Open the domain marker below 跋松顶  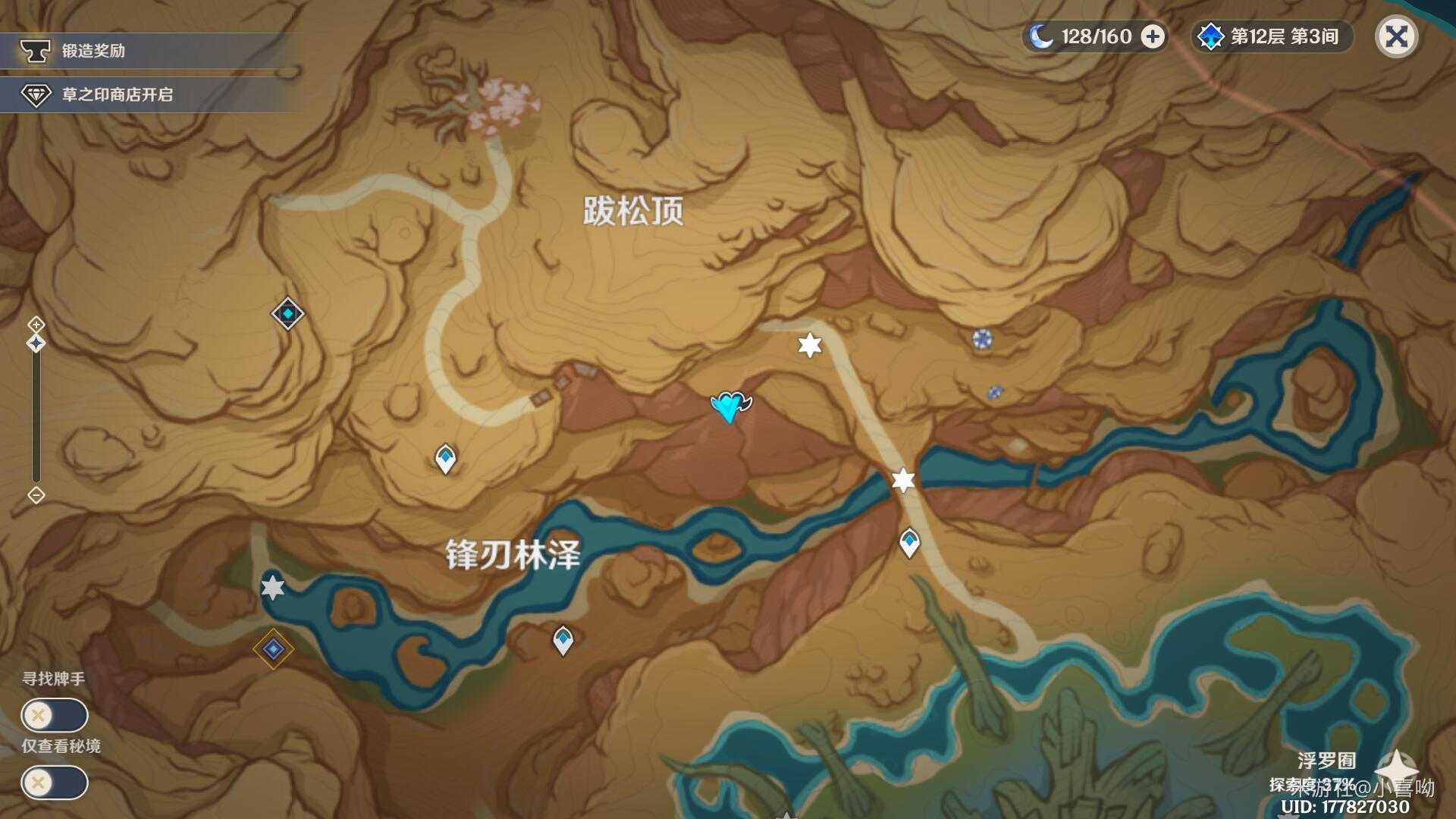(287, 315)
